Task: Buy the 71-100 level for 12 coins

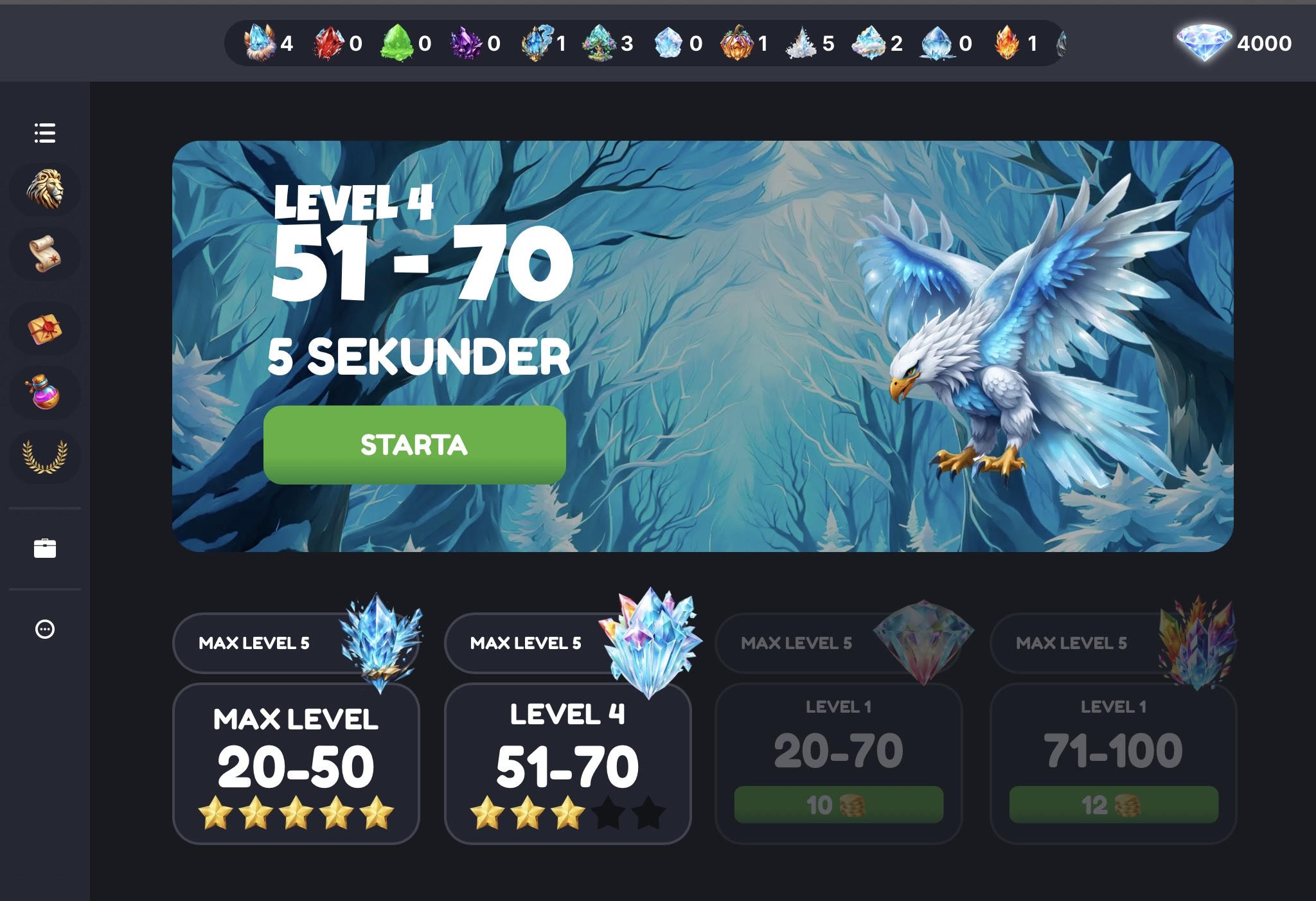Action: pyautogui.click(x=1114, y=805)
